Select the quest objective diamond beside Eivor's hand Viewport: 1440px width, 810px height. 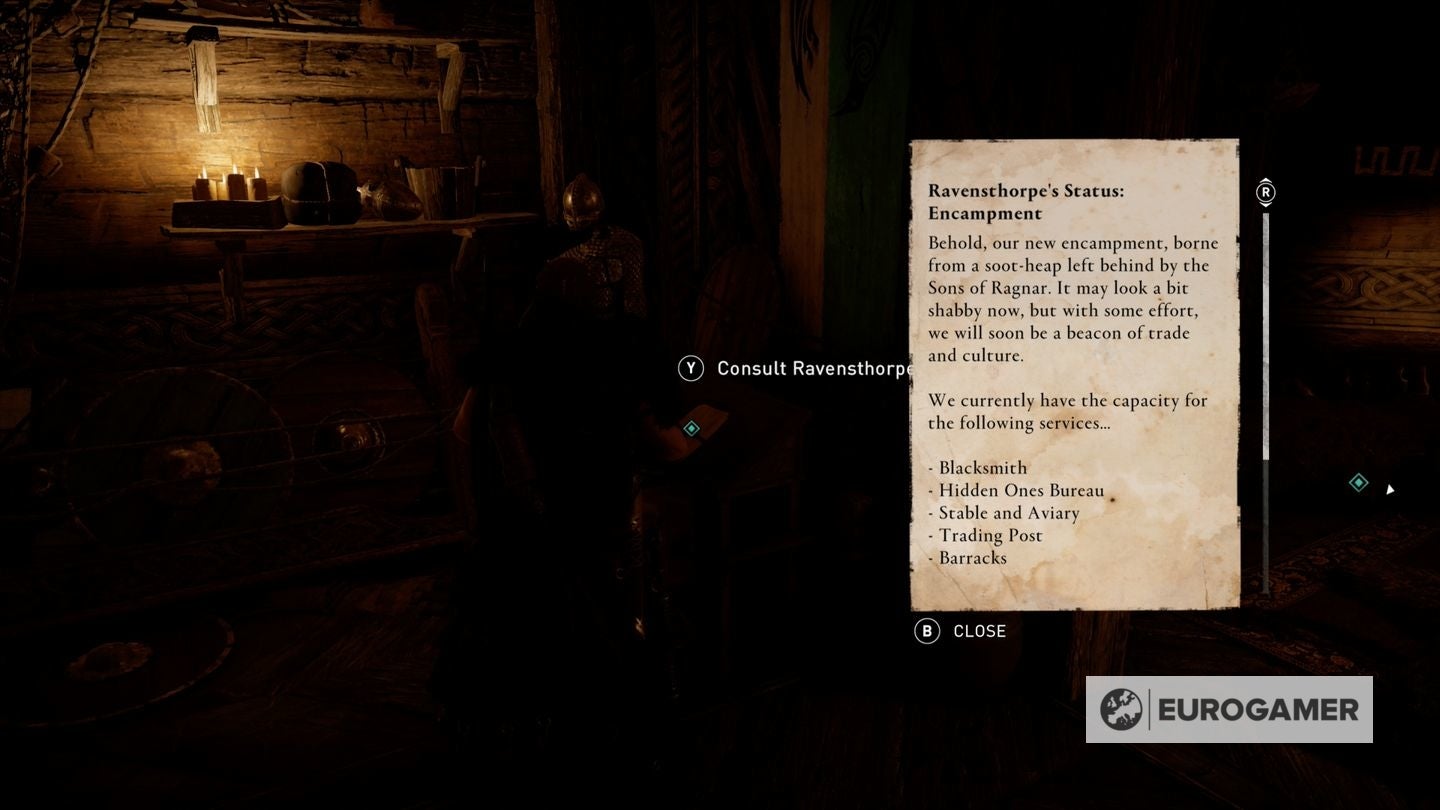click(x=689, y=428)
